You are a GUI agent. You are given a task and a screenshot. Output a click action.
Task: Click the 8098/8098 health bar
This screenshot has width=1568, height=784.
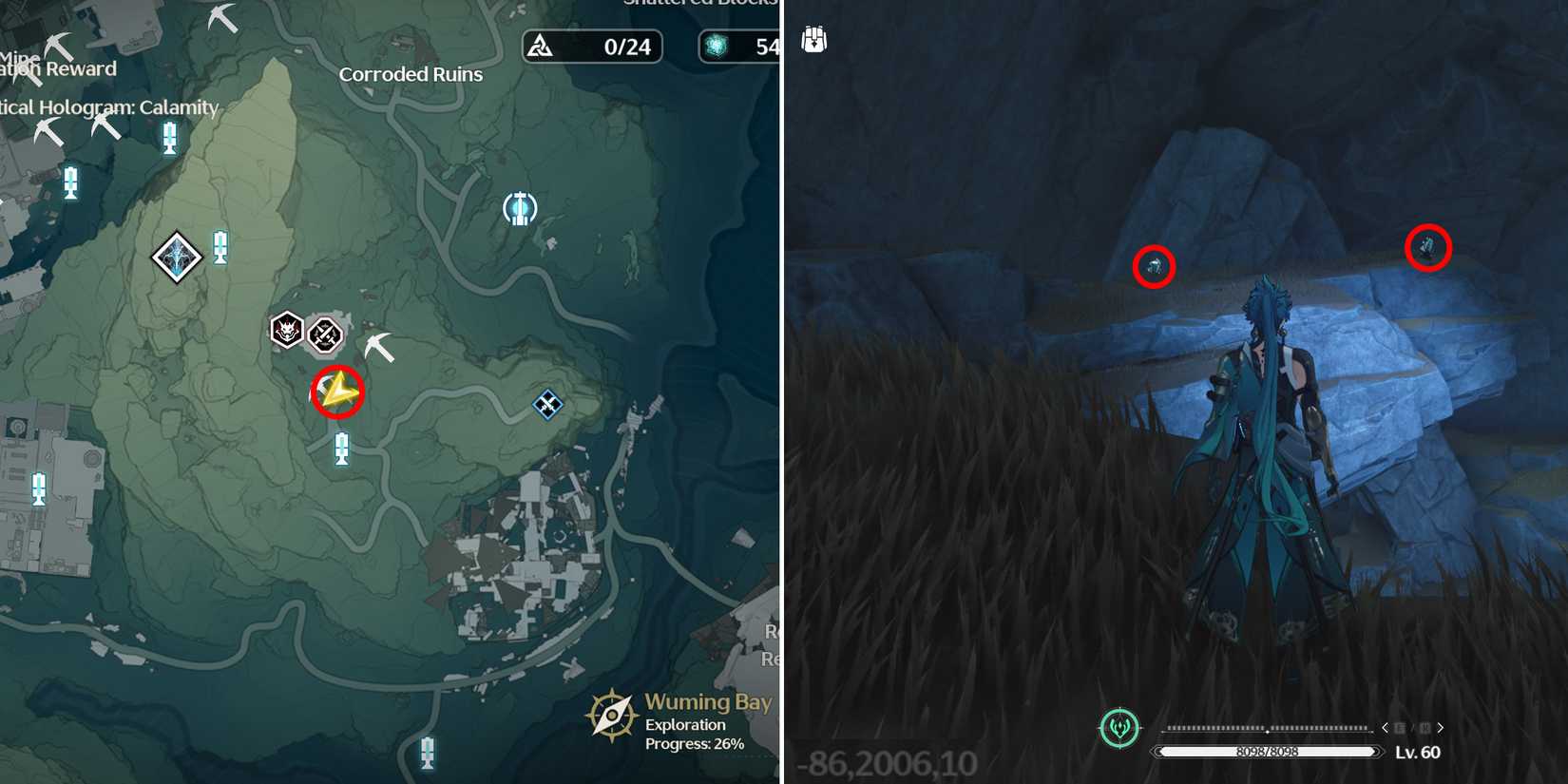(x=1271, y=752)
